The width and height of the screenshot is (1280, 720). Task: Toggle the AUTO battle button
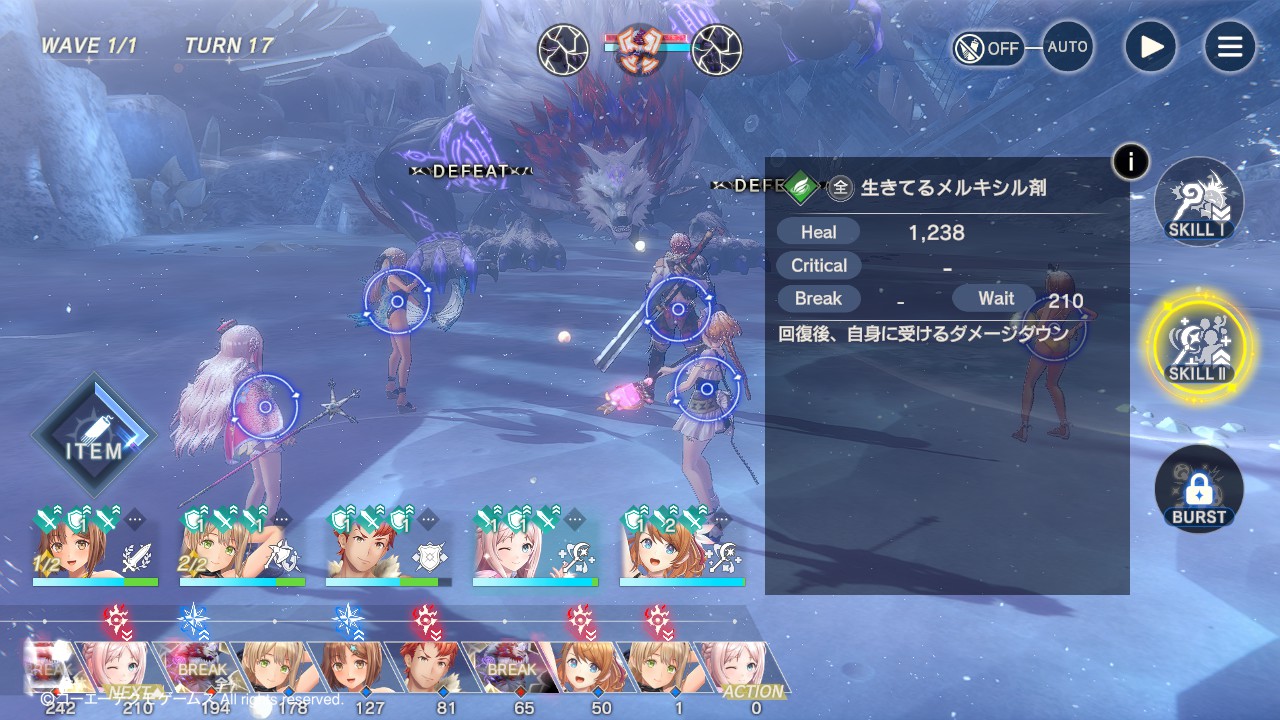(x=1067, y=47)
